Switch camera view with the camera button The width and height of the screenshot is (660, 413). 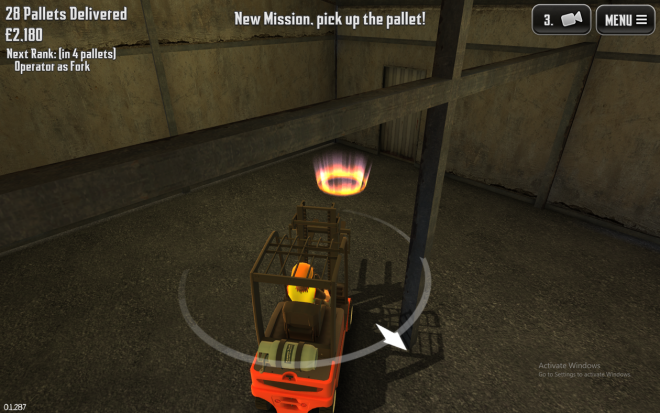coord(561,20)
